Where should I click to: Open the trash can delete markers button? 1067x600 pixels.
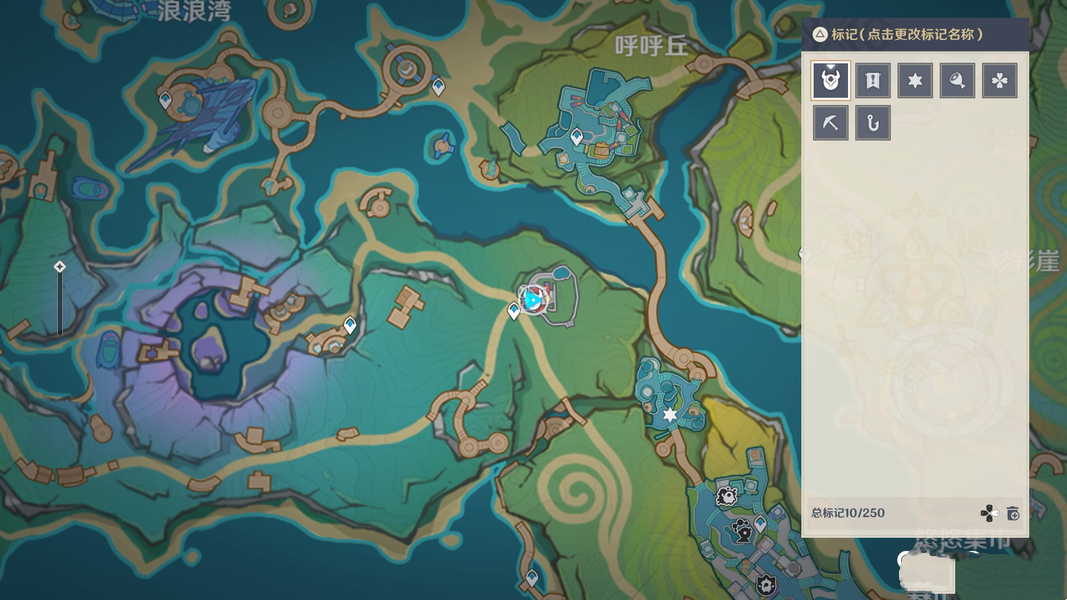(1013, 513)
